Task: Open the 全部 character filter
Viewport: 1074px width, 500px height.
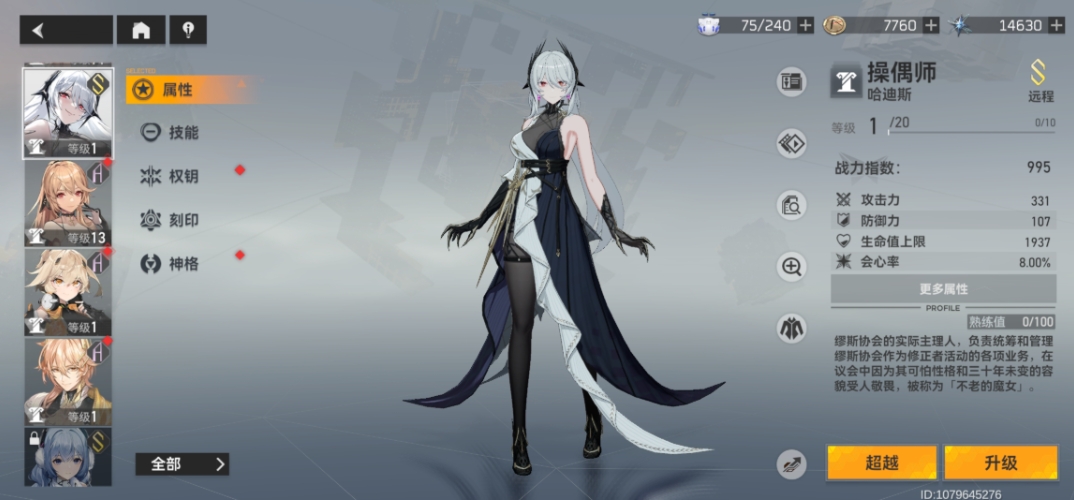Action: click(182, 464)
